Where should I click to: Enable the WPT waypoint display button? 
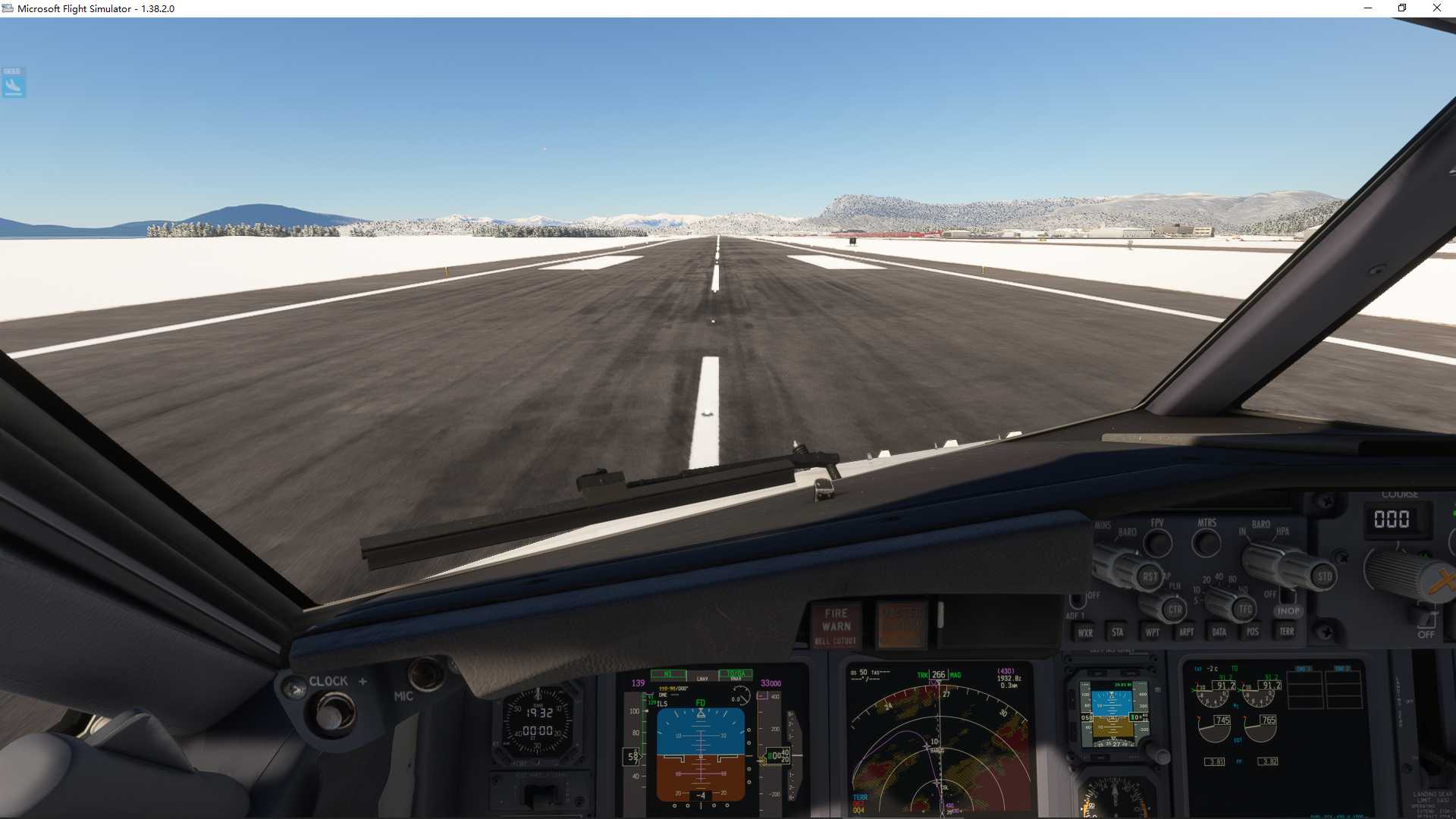tap(1153, 631)
